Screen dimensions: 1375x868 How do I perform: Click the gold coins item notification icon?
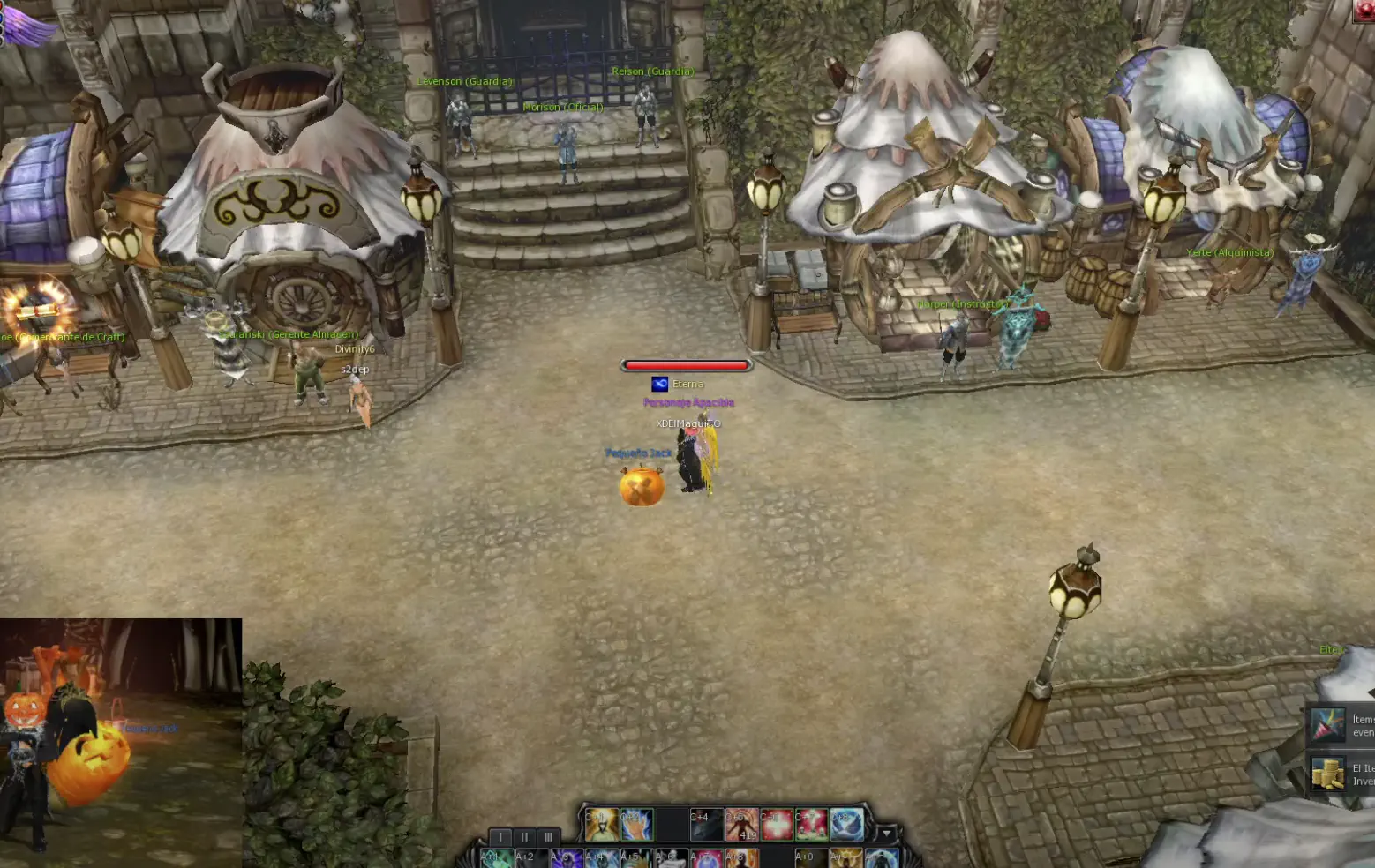pos(1328,774)
